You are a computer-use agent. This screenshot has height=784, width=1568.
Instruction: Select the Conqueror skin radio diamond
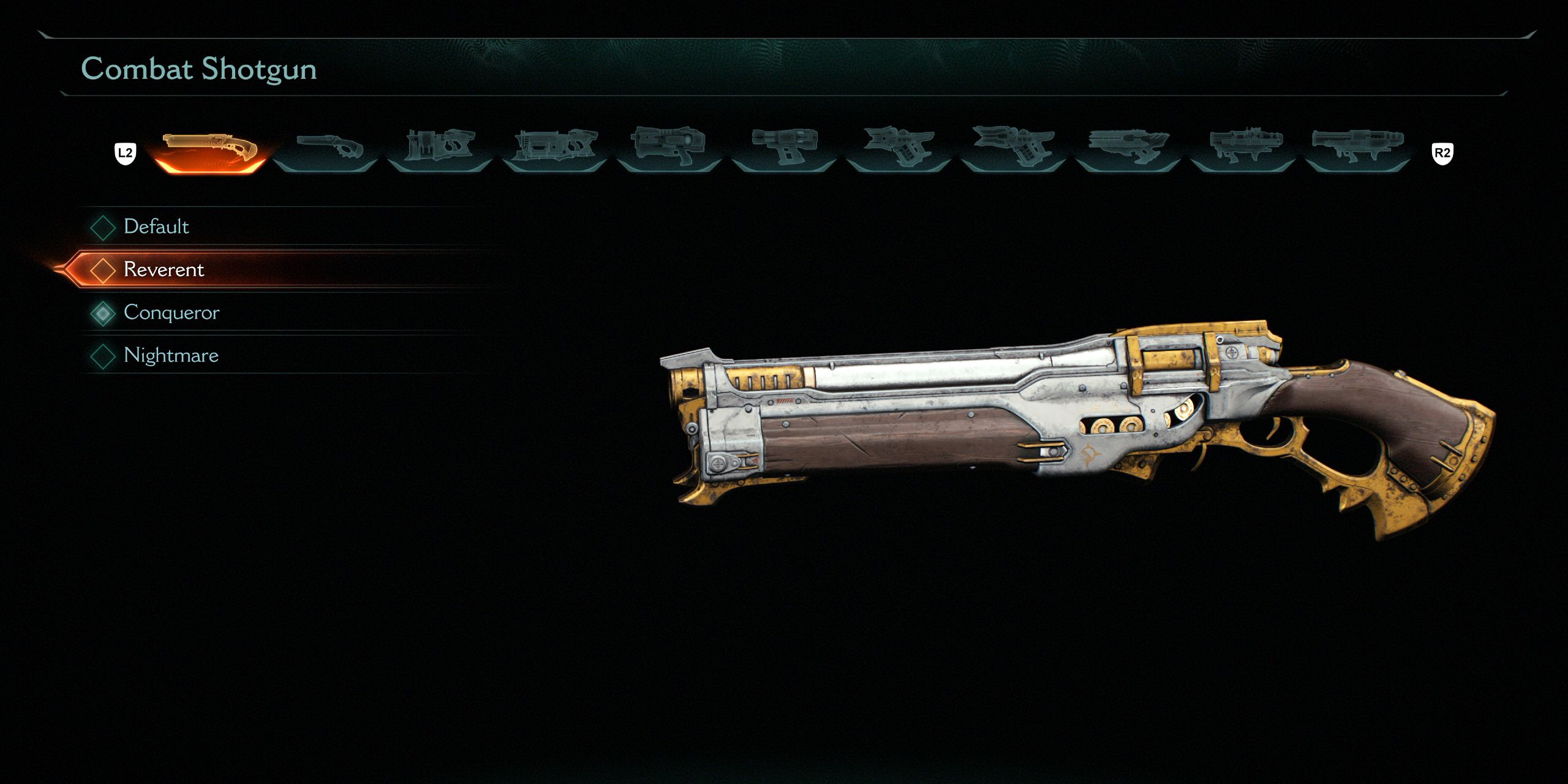click(x=103, y=312)
